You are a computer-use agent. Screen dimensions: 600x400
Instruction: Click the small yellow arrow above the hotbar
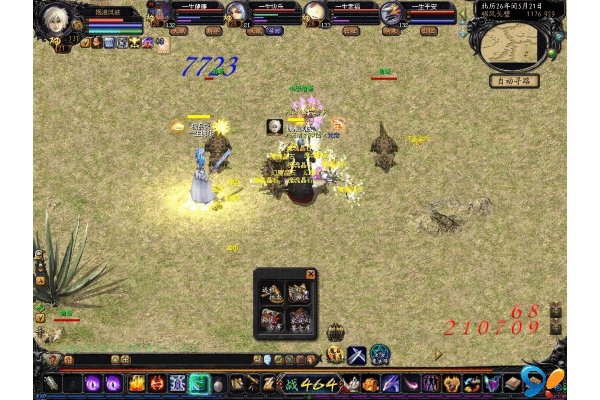(437, 353)
